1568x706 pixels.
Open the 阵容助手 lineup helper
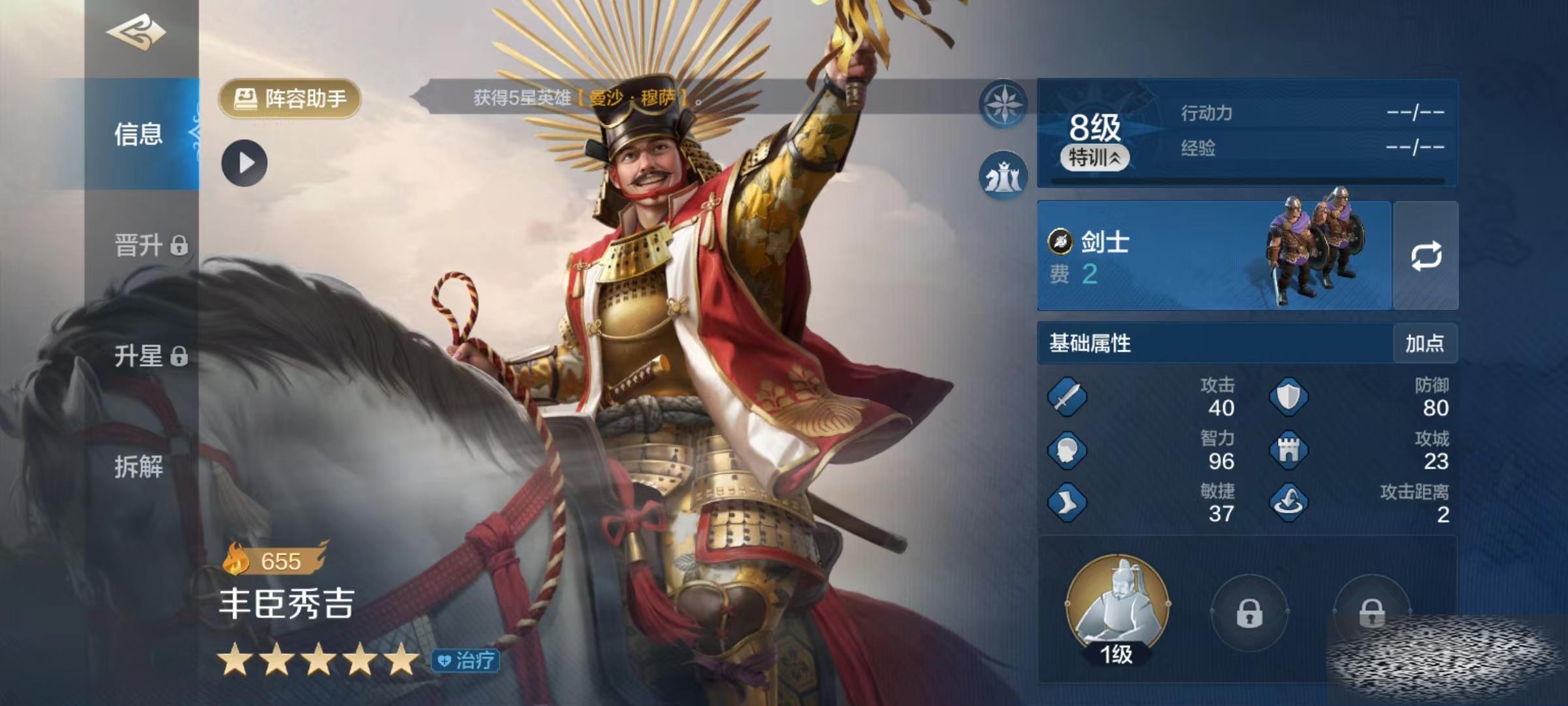[x=290, y=99]
